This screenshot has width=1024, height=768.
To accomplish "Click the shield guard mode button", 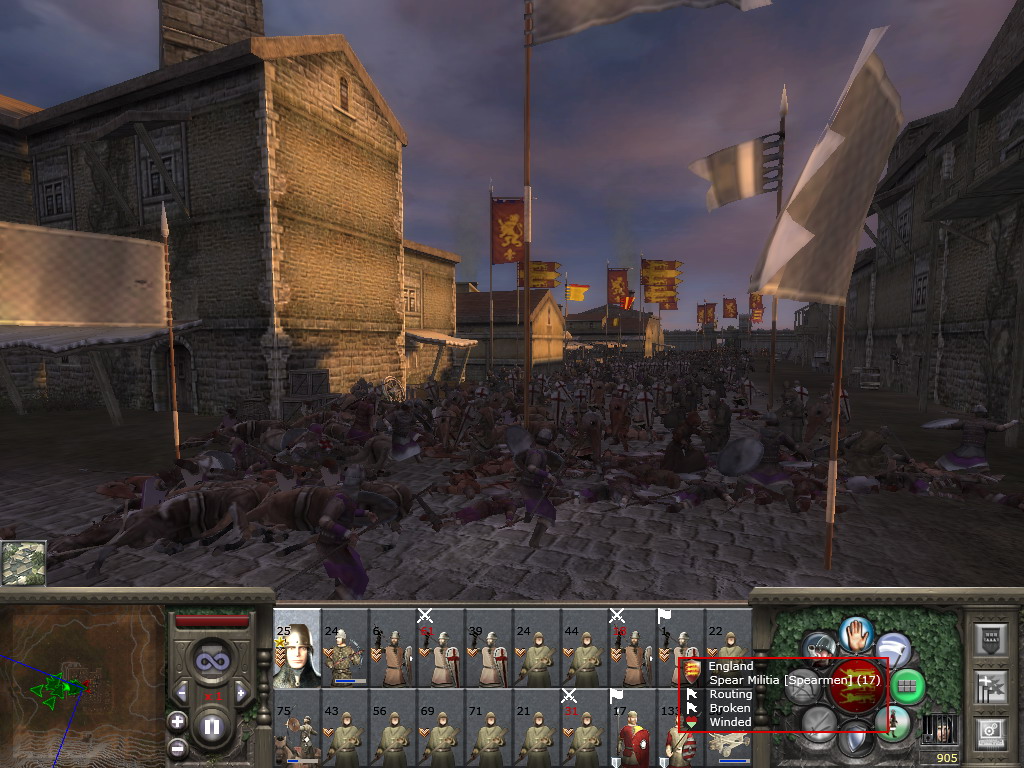I will tap(855, 741).
